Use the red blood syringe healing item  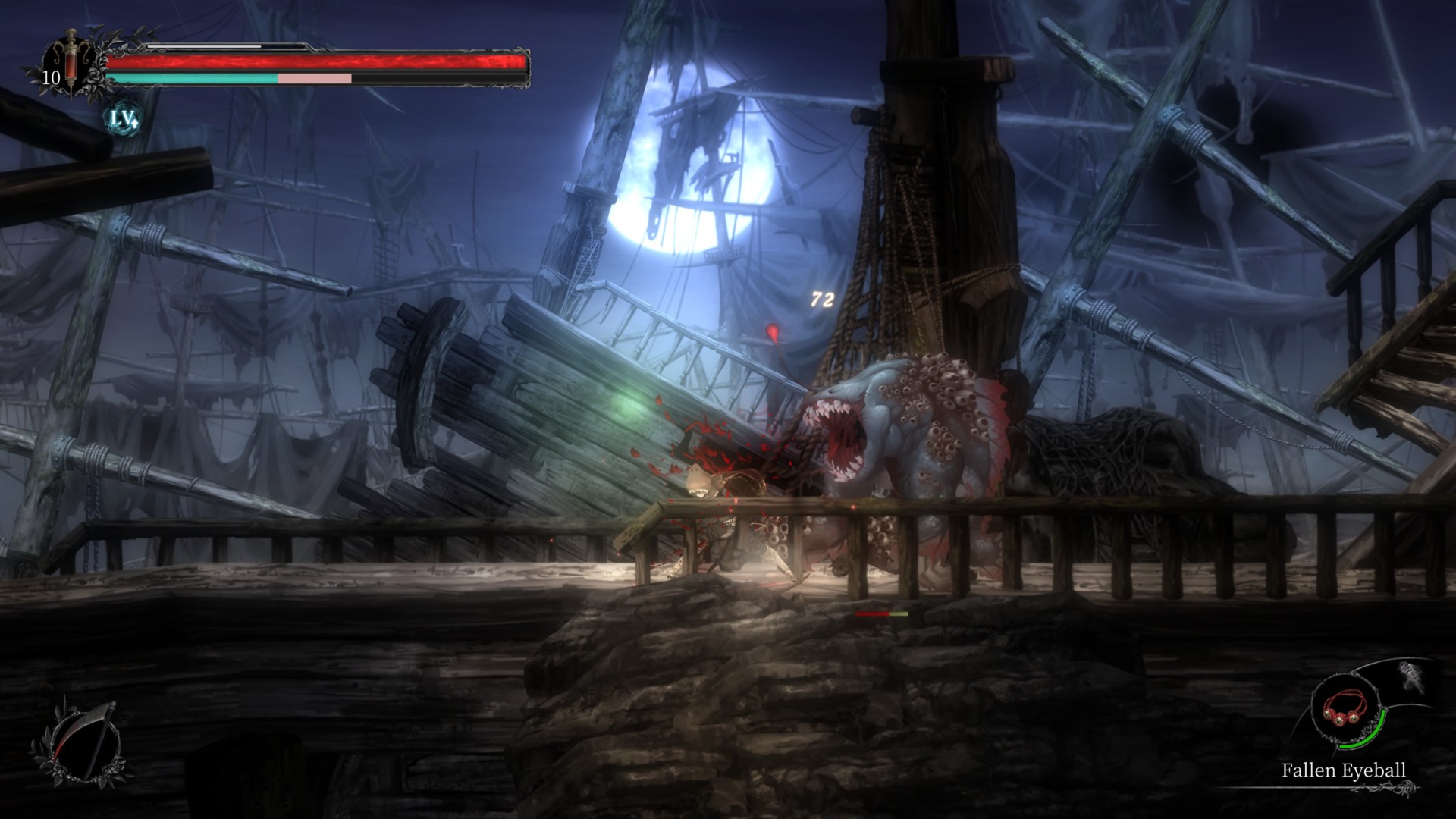71,64
